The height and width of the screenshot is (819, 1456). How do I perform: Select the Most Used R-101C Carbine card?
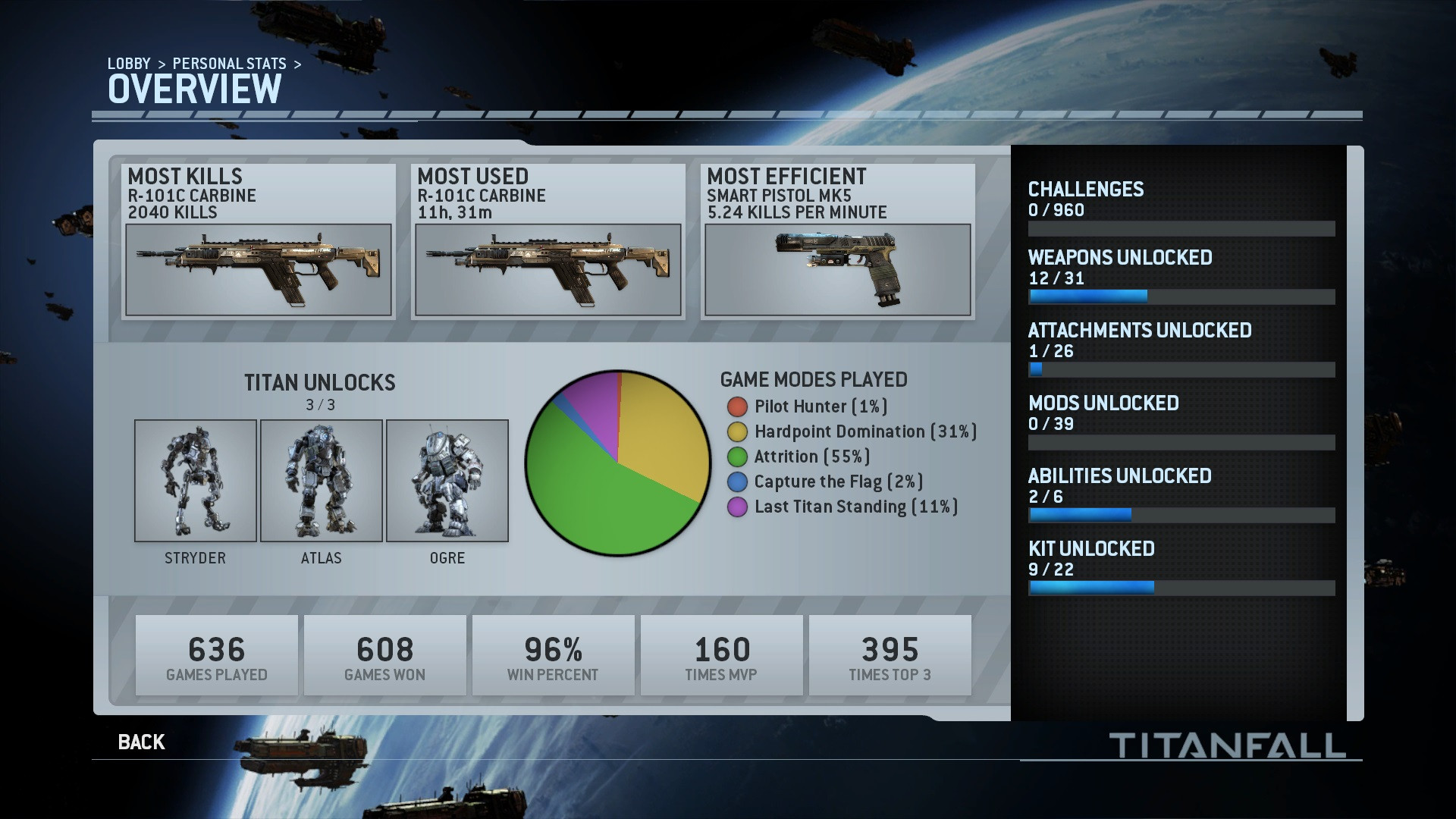click(548, 242)
